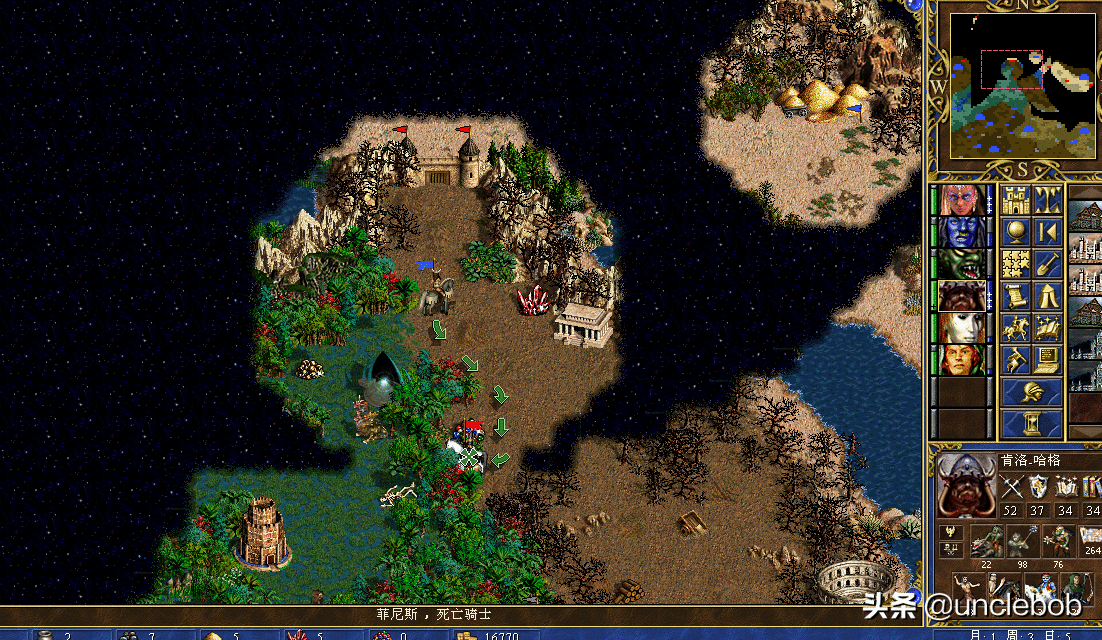The height and width of the screenshot is (640, 1102).
Task: Open the quest log scroll button
Action: 1017,295
